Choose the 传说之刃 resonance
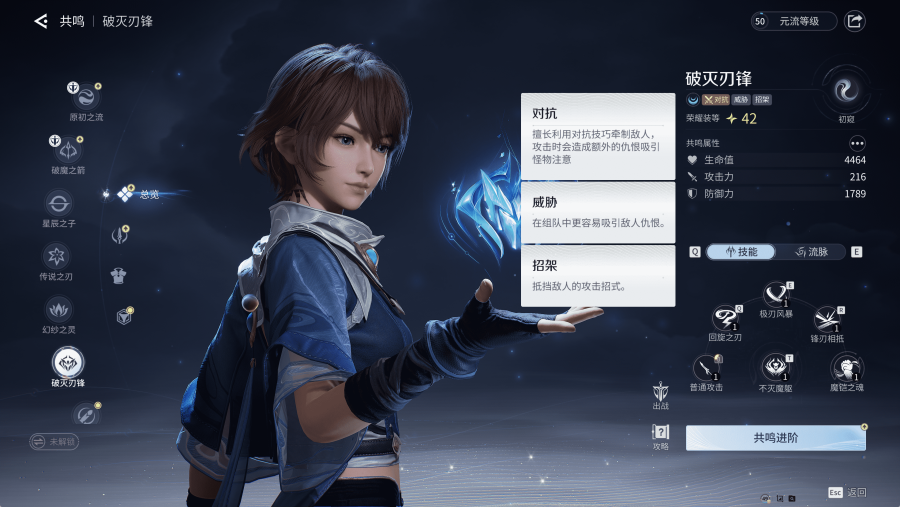The image size is (900, 507). (x=56, y=255)
